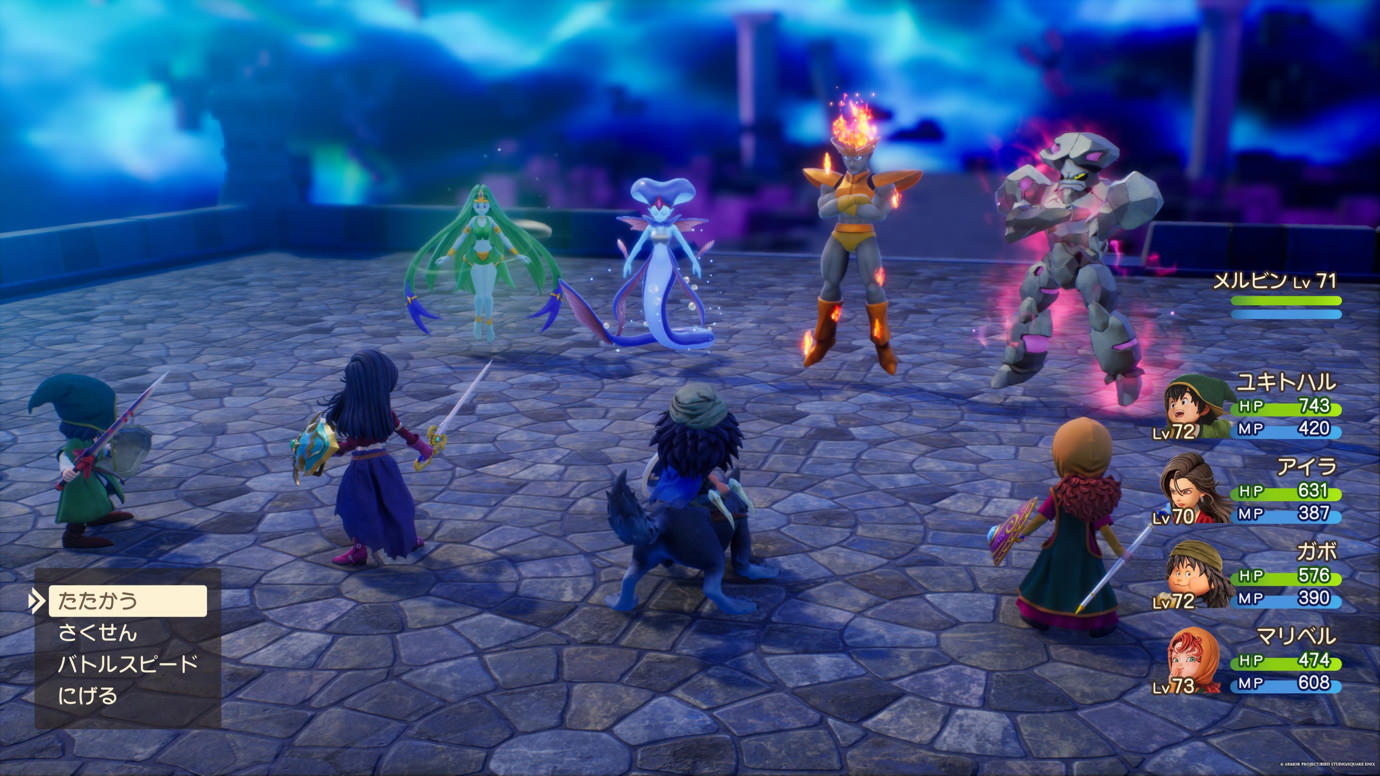1380x776 pixels.
Task: Choose the バトルスピード option
Action: pos(127,664)
